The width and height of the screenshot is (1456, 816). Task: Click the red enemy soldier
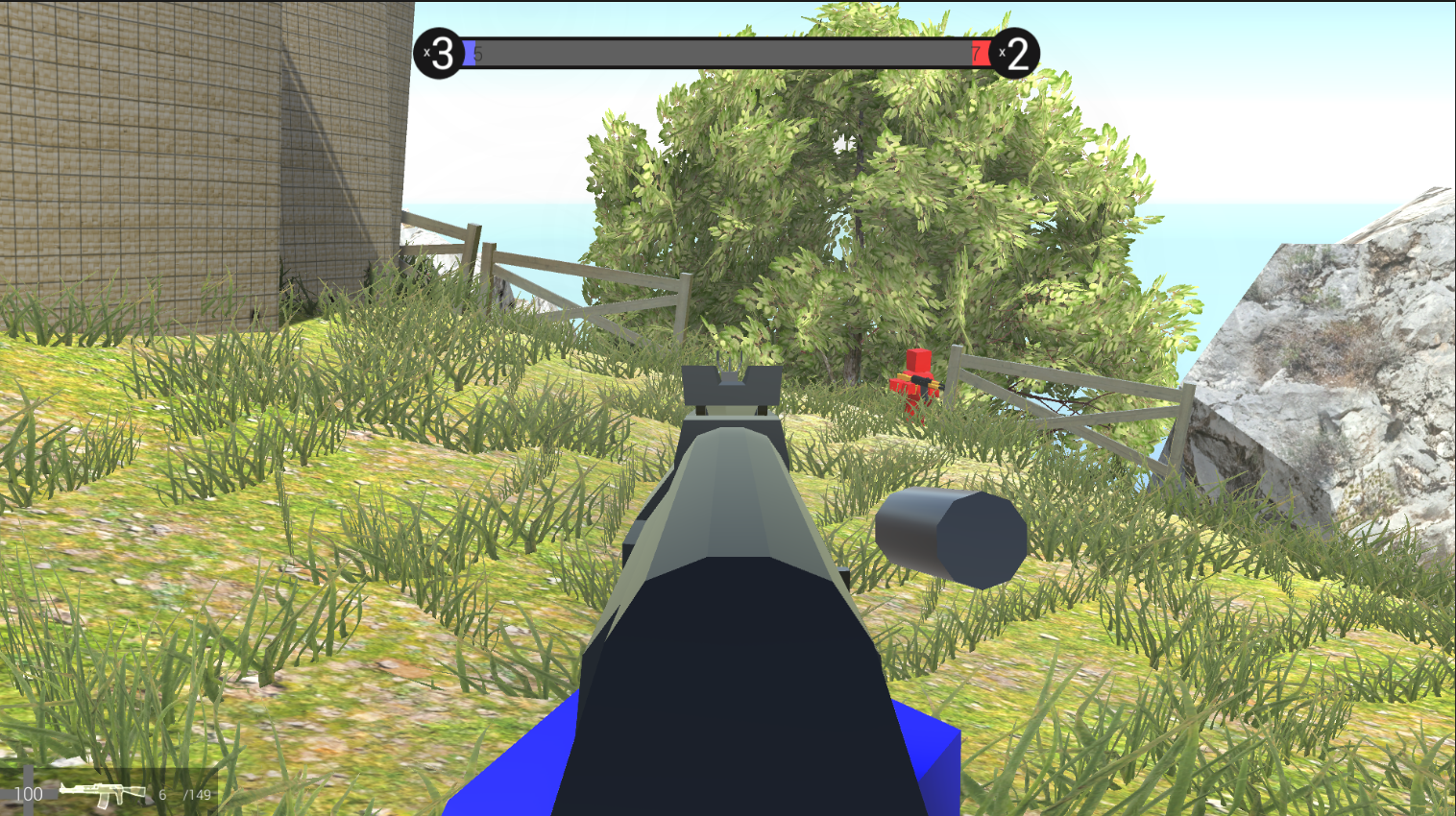coord(917,379)
